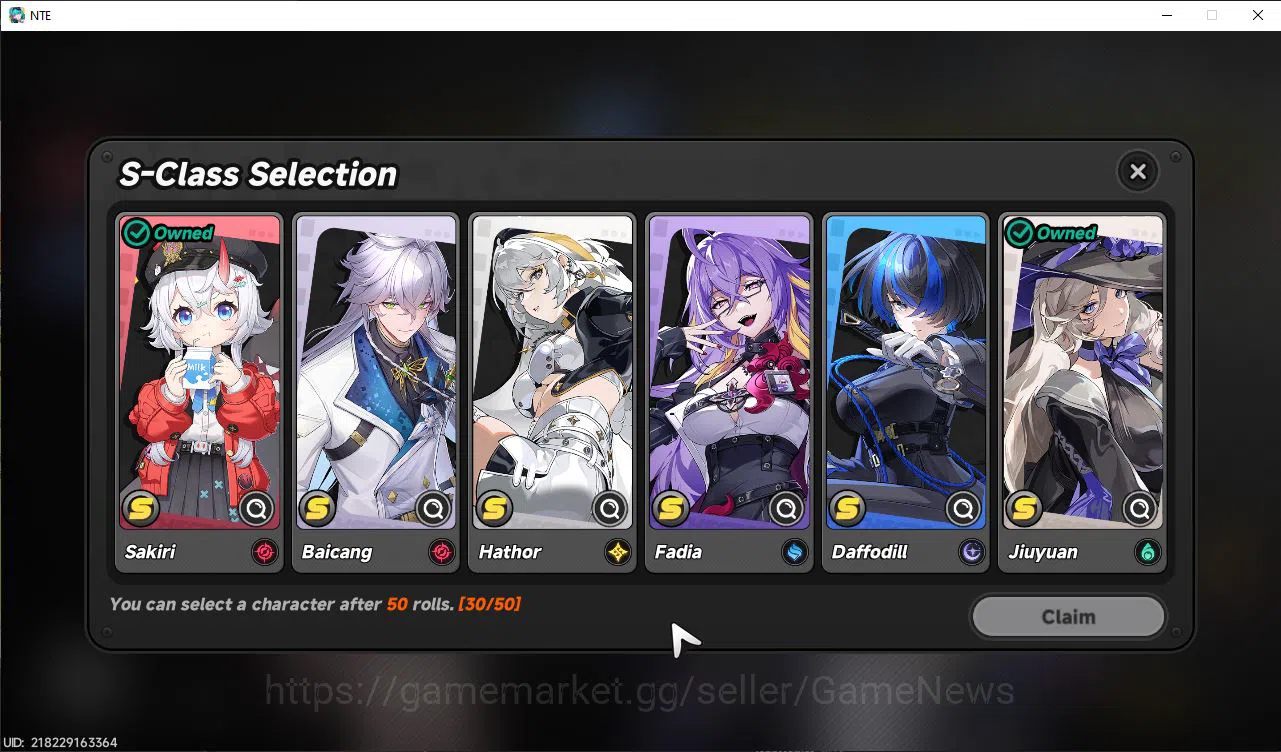Open the gamemarket.gg seller link
This screenshot has height=752, width=1281.
pyautogui.click(x=639, y=690)
